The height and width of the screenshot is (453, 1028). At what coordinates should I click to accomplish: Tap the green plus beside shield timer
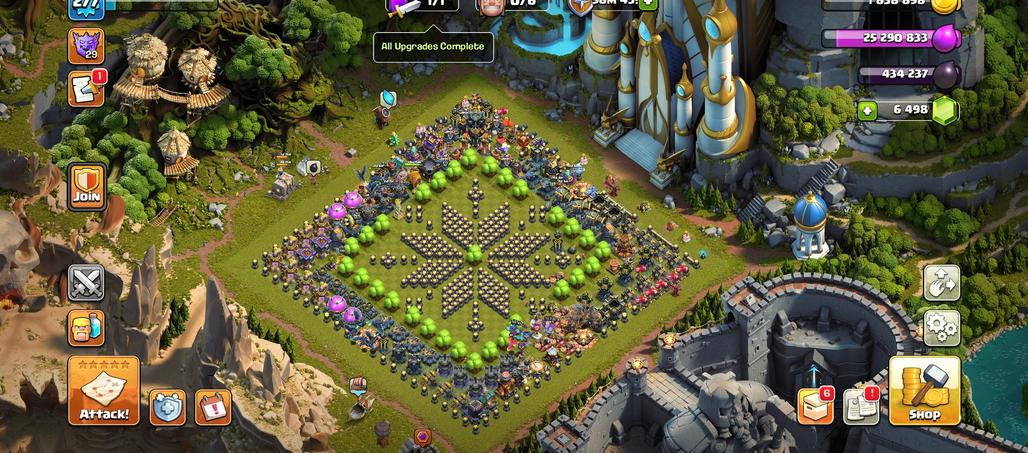(648, 4)
